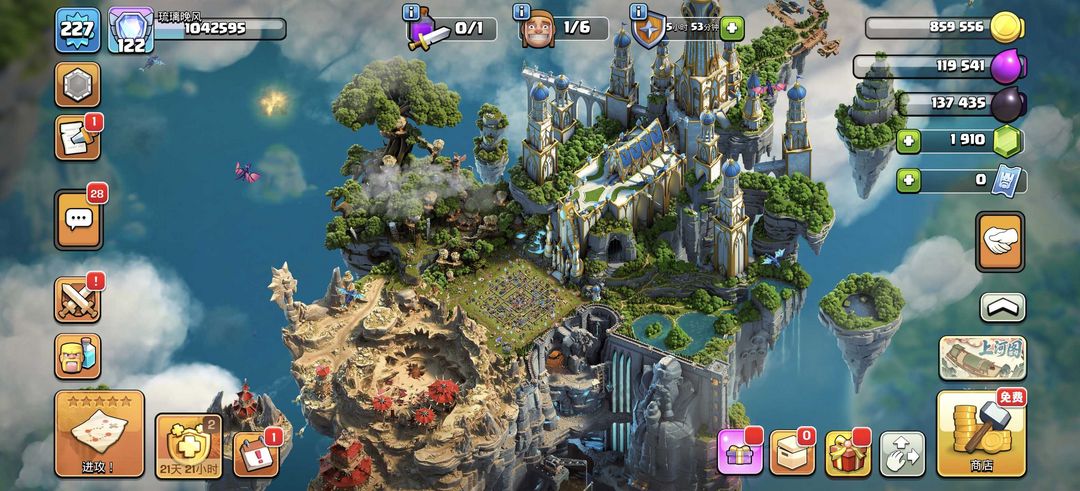The width and height of the screenshot is (1080, 491).
Task: Open the crossed swords clan war button
Action: pos(77,299)
